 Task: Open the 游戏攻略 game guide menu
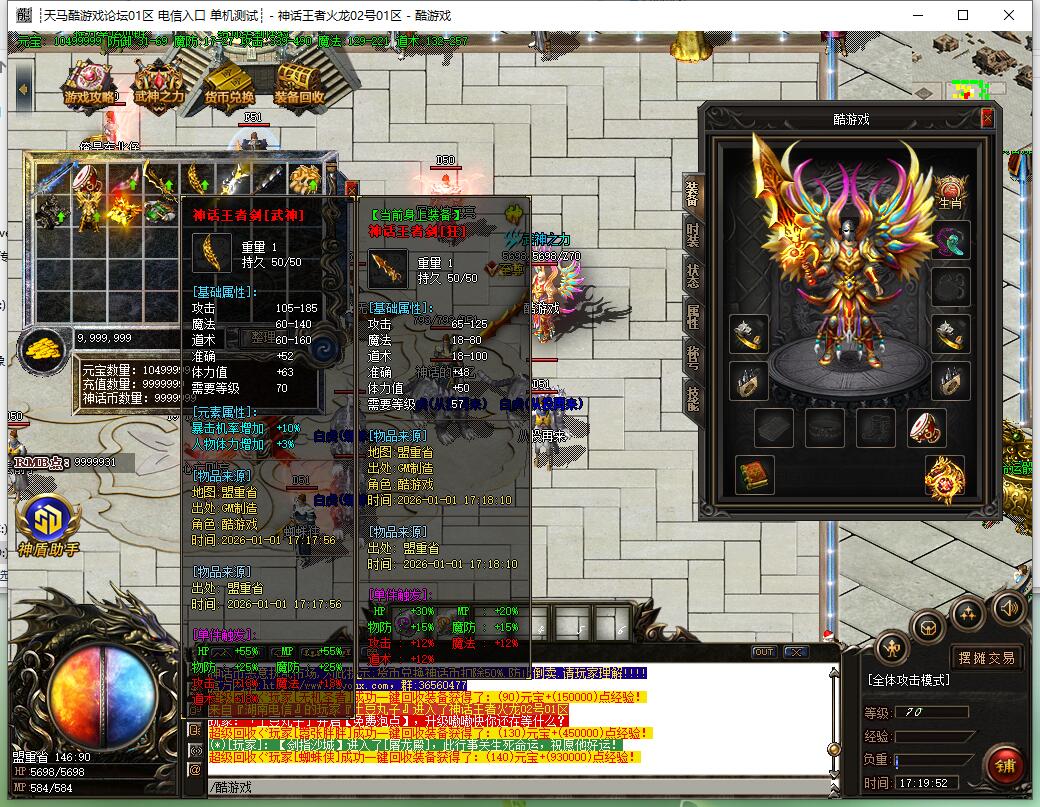[x=91, y=85]
